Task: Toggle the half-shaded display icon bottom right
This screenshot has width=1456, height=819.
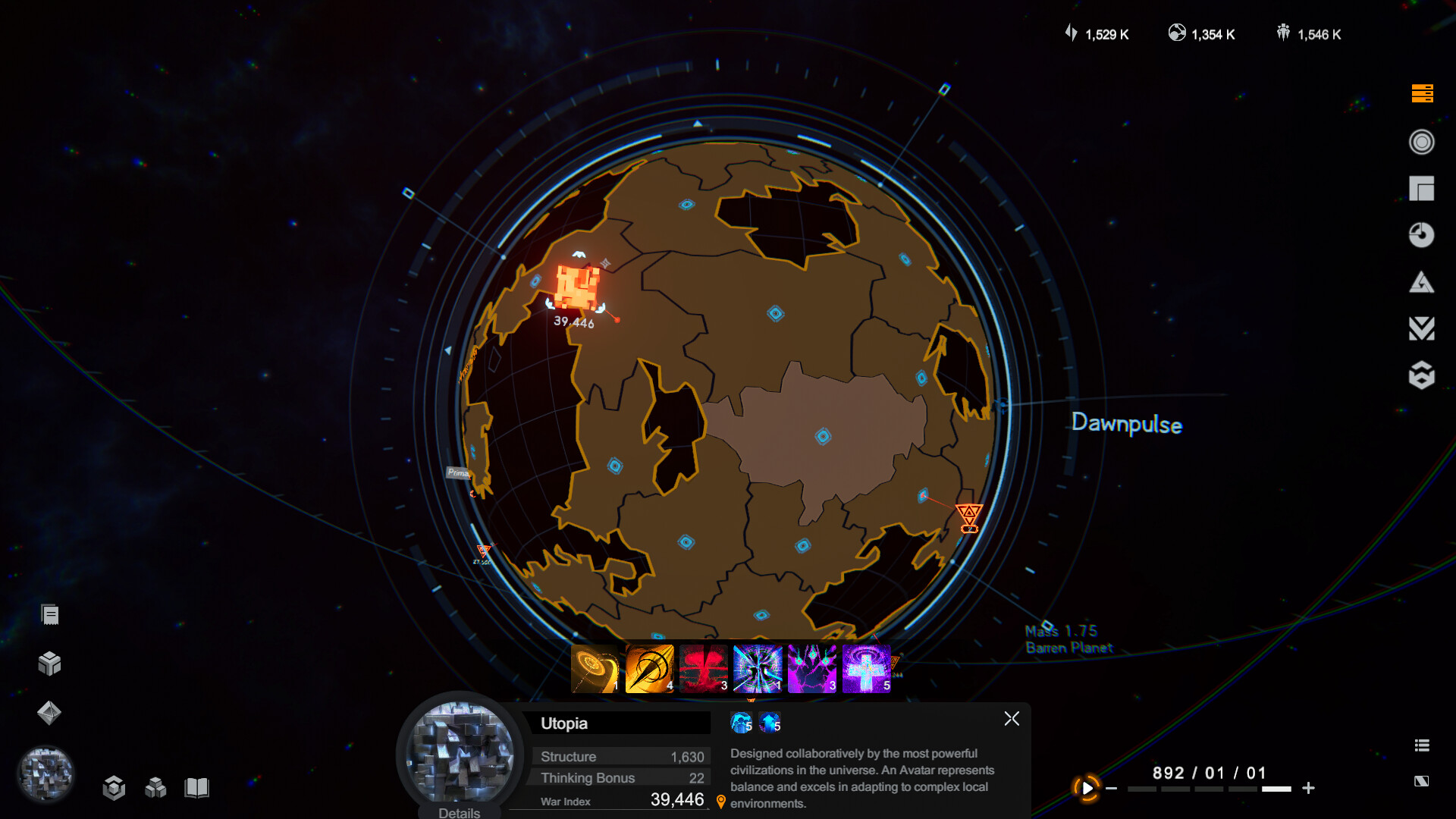Action: tap(1423, 782)
